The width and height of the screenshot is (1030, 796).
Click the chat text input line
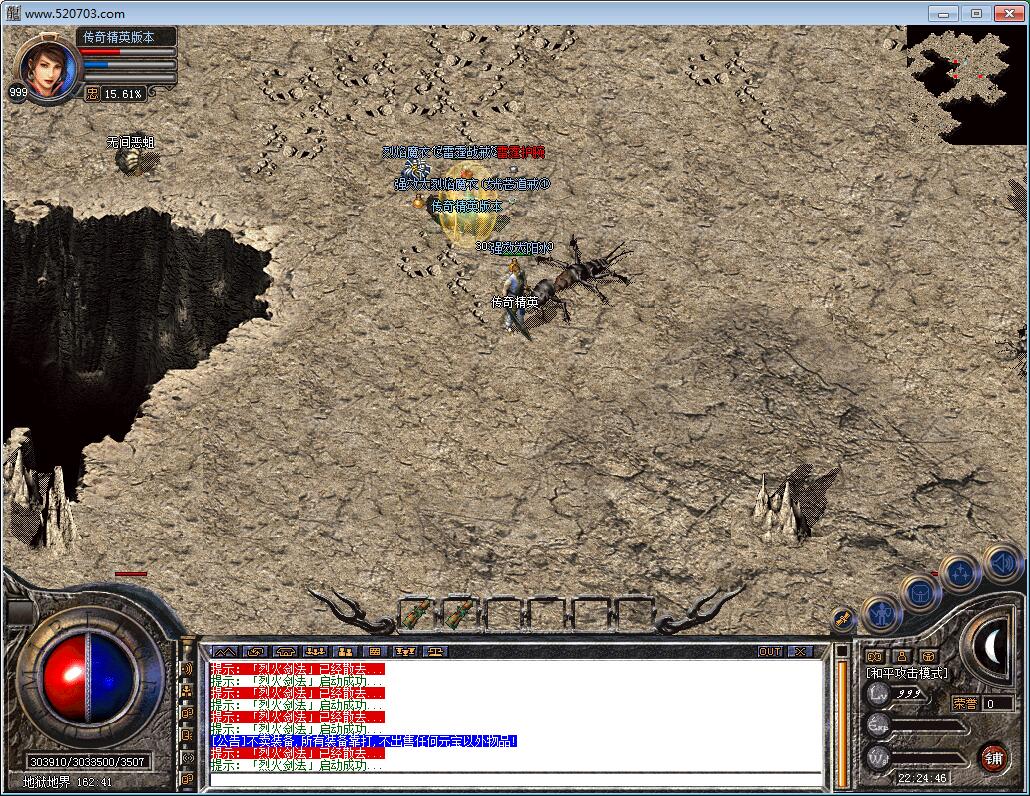515,777
